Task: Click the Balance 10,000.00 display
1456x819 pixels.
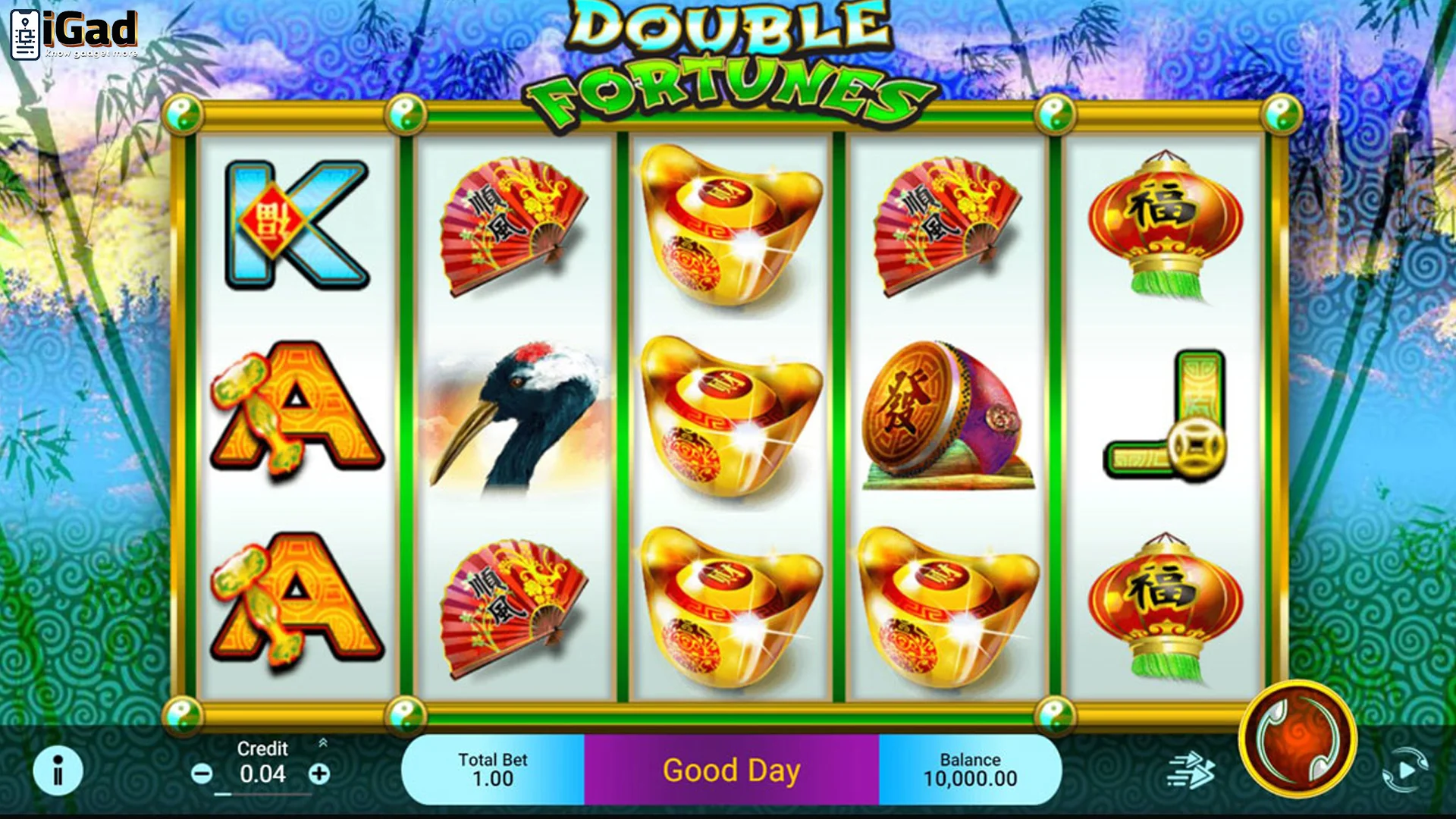Action: (x=971, y=768)
